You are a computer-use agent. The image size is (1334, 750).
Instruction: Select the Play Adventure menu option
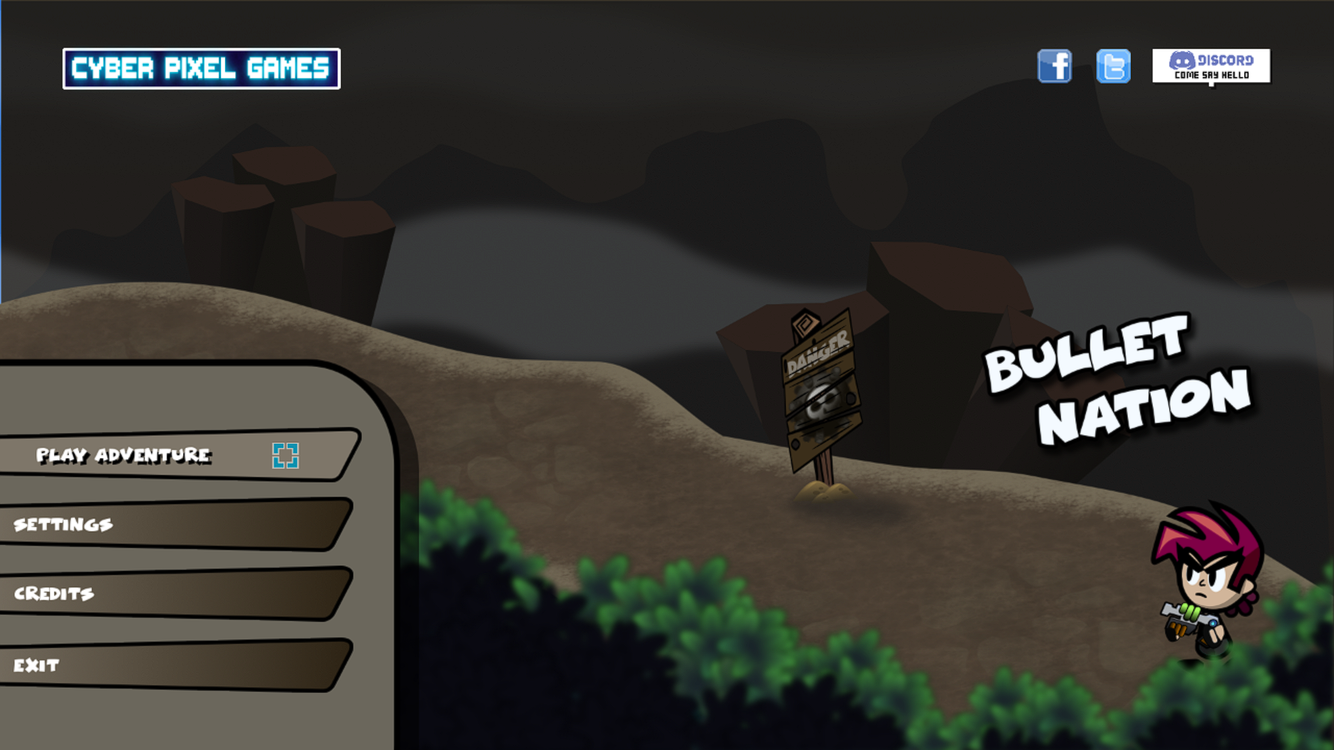click(x=123, y=455)
